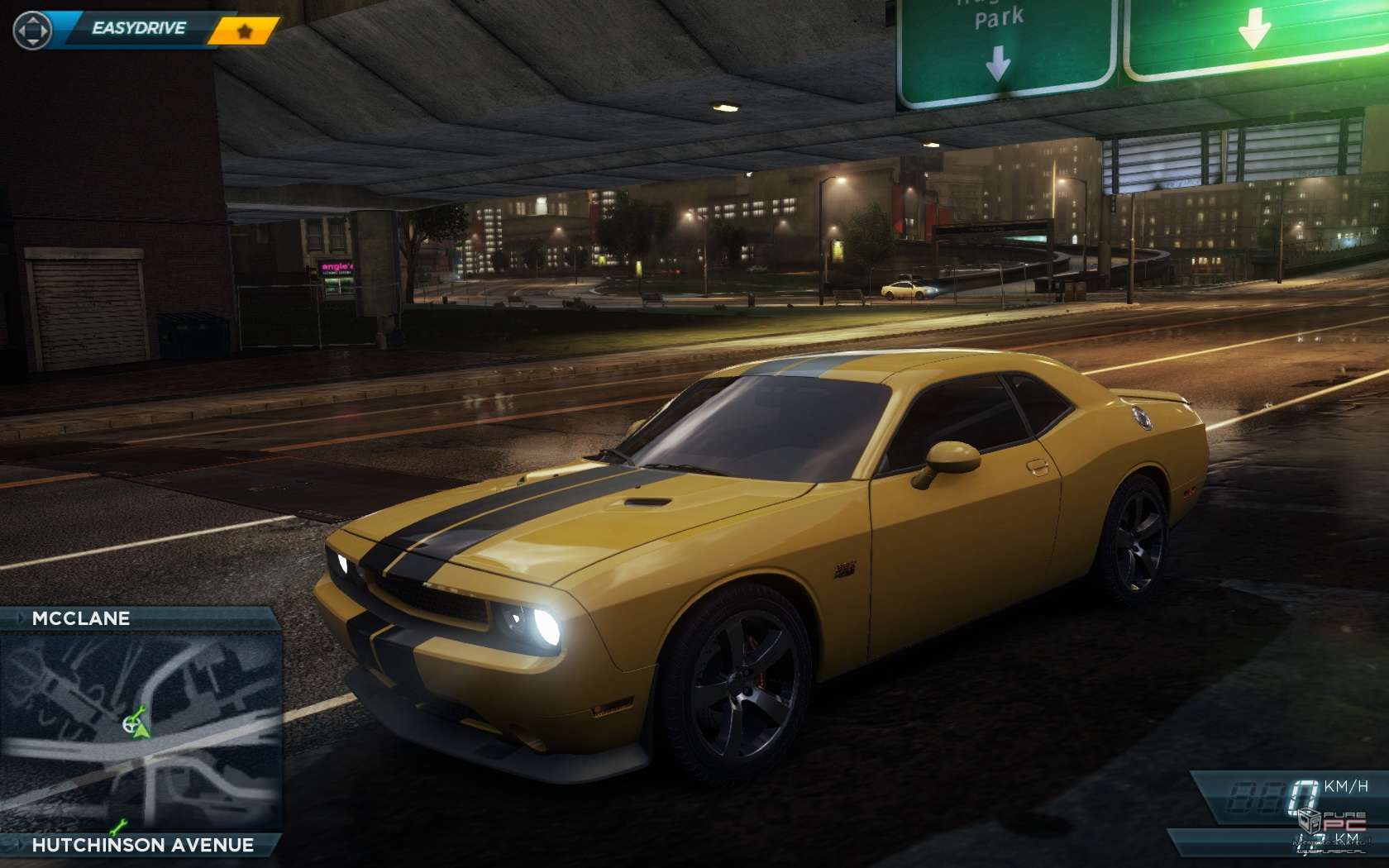Select the steering wheel icon on the minimap

(x=132, y=725)
